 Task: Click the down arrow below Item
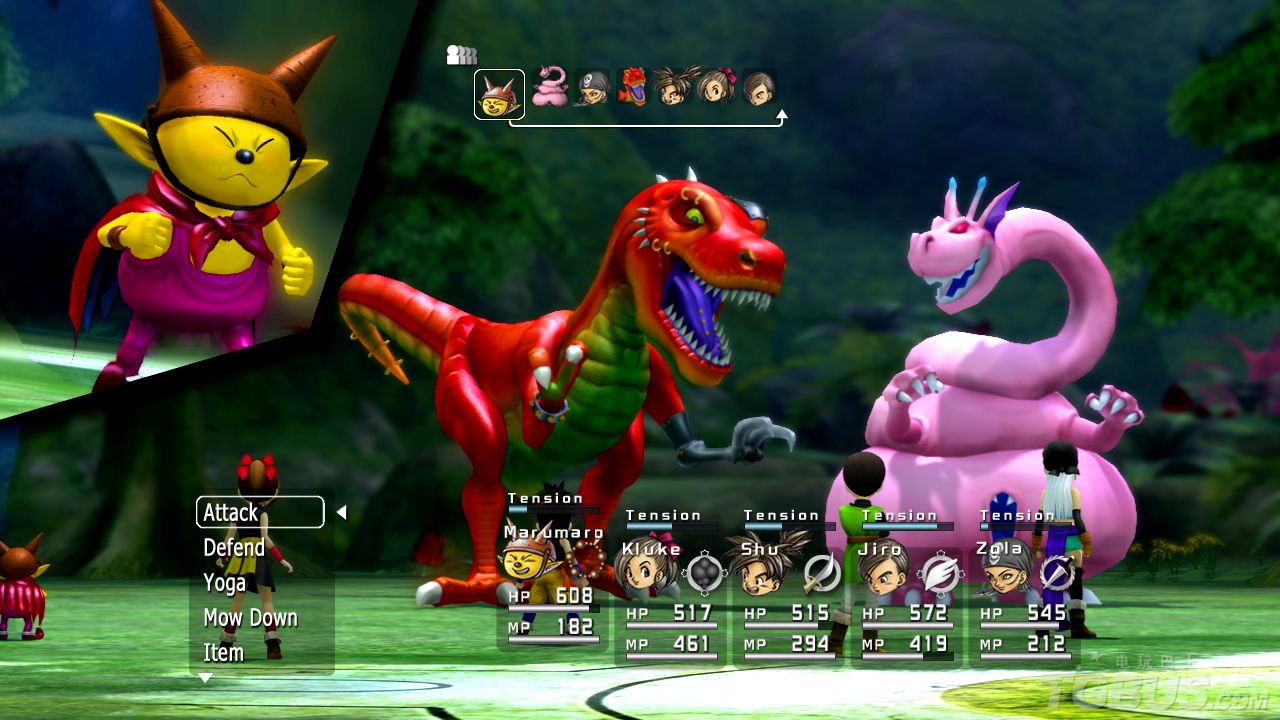[205, 678]
